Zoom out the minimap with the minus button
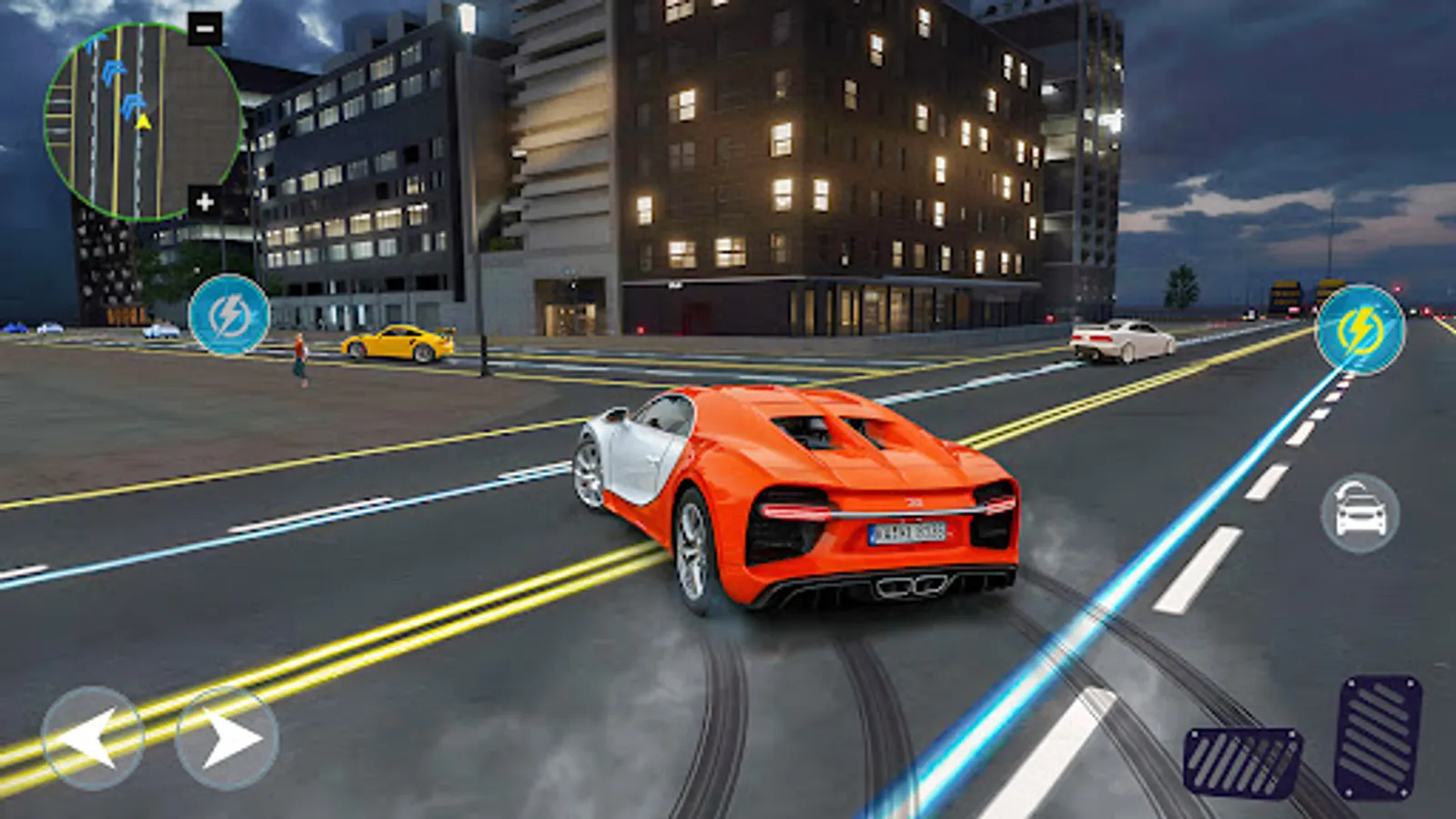The width and height of the screenshot is (1456, 819). [x=204, y=28]
